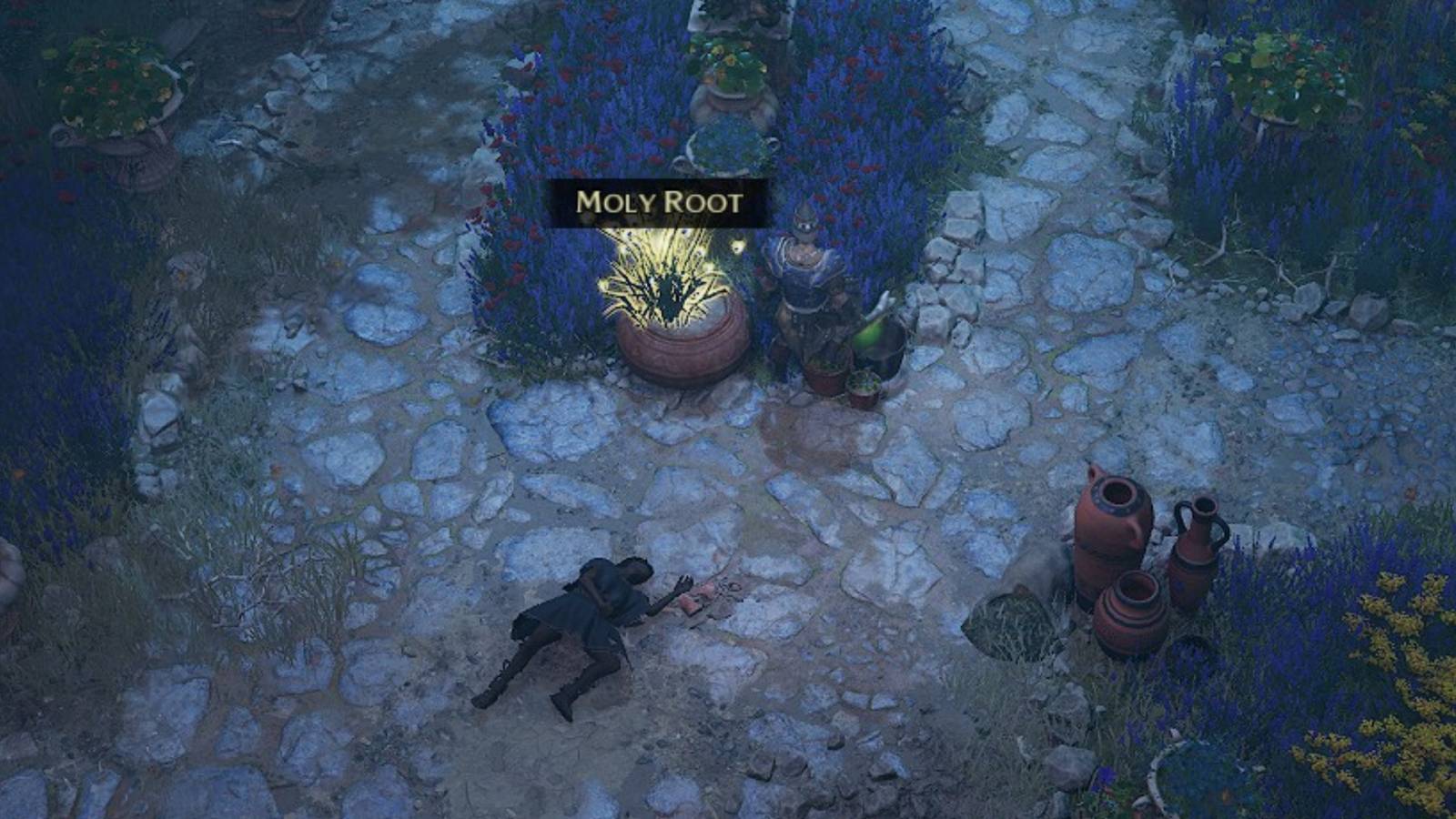Select the tiered planter stand at the top center
Viewport: 1456px width, 819px height.
pyautogui.click(x=728, y=91)
